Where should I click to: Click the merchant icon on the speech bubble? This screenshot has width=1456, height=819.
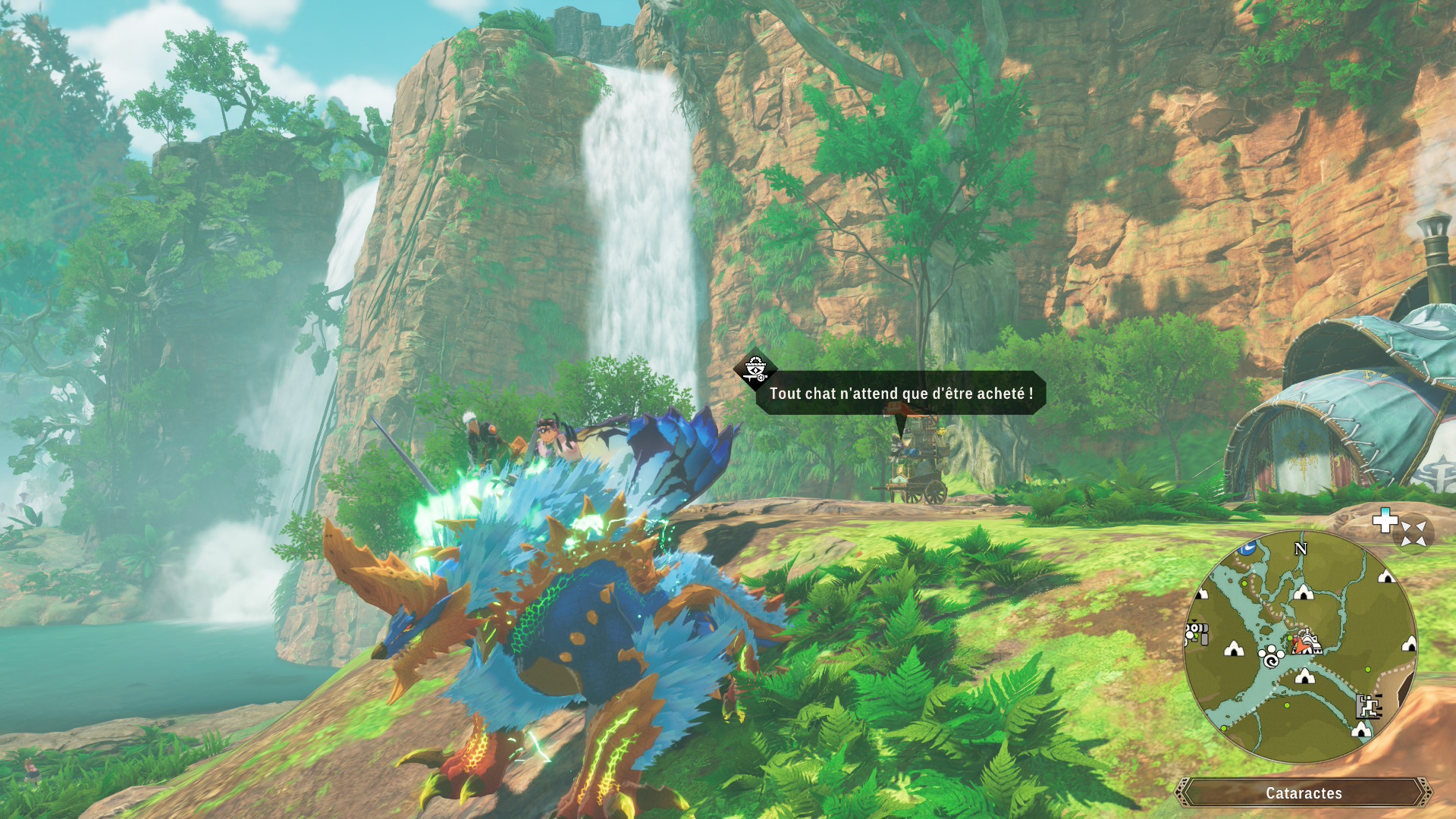click(755, 369)
